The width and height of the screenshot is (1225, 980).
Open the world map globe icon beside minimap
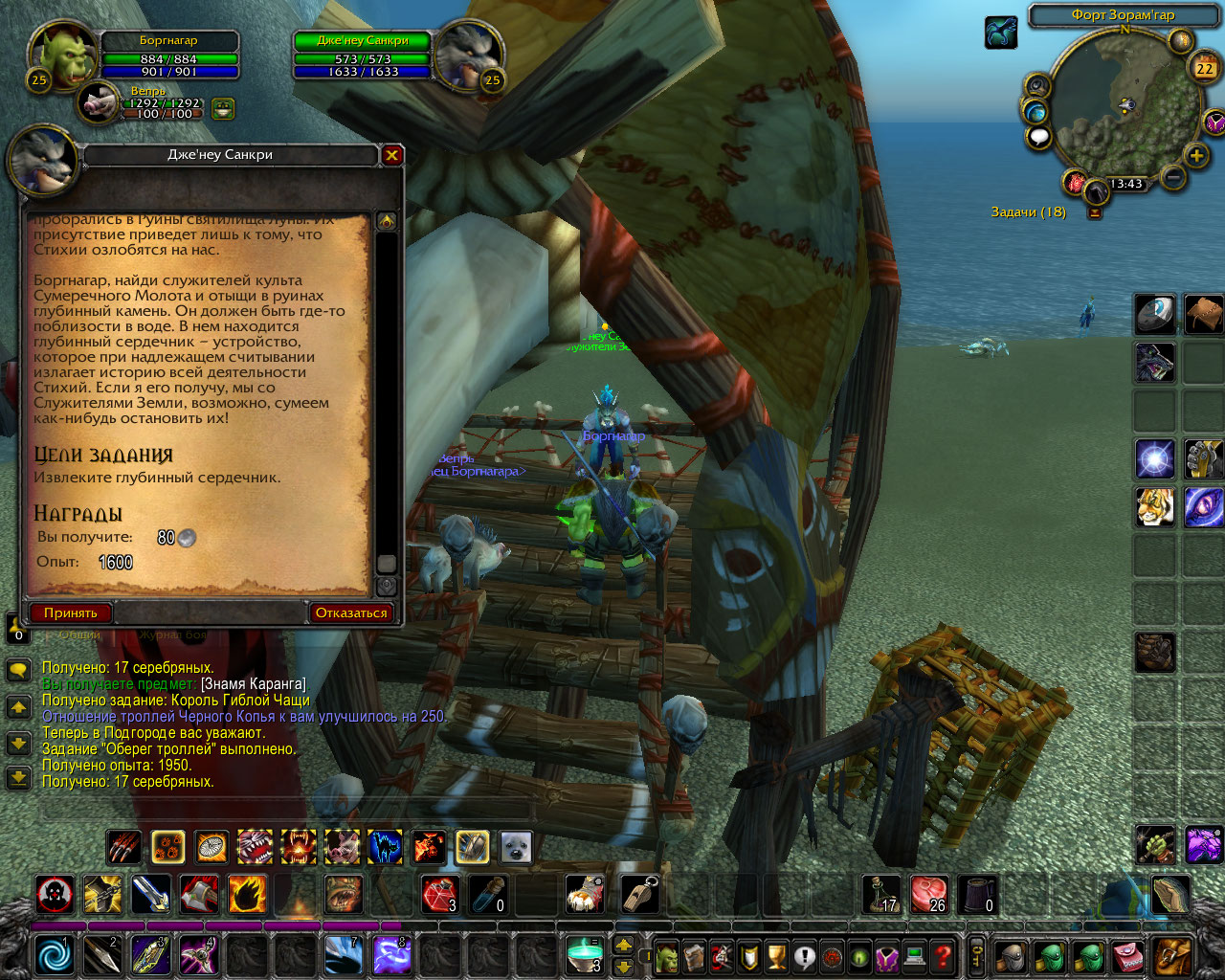tap(1037, 112)
